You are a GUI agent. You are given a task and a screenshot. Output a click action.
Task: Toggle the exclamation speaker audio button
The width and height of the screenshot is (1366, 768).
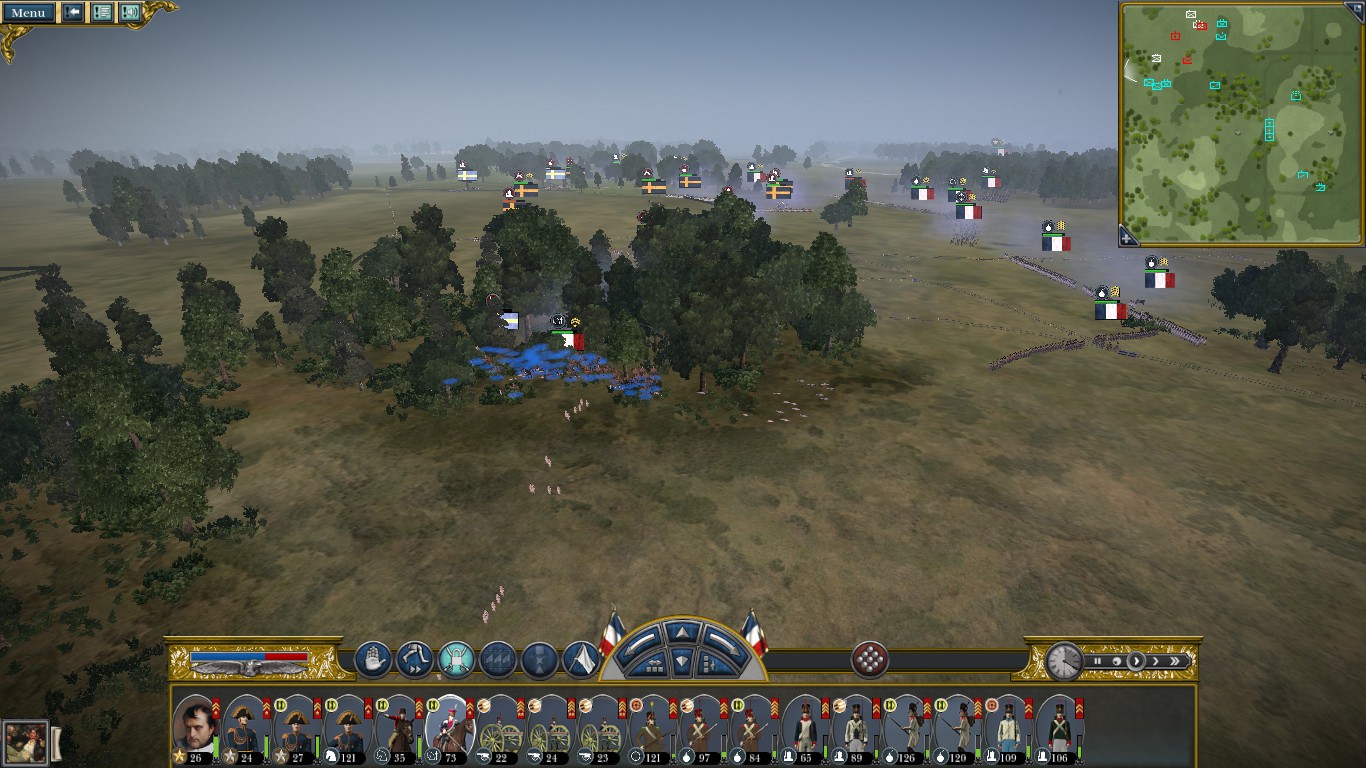(130, 13)
